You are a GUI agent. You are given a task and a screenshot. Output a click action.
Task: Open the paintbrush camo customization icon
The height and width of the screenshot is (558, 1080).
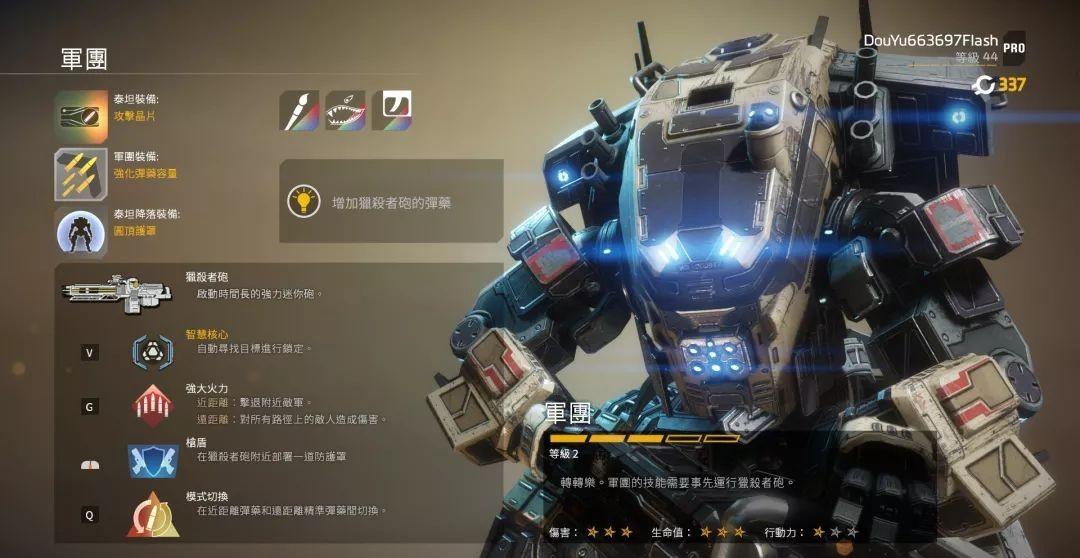(299, 110)
